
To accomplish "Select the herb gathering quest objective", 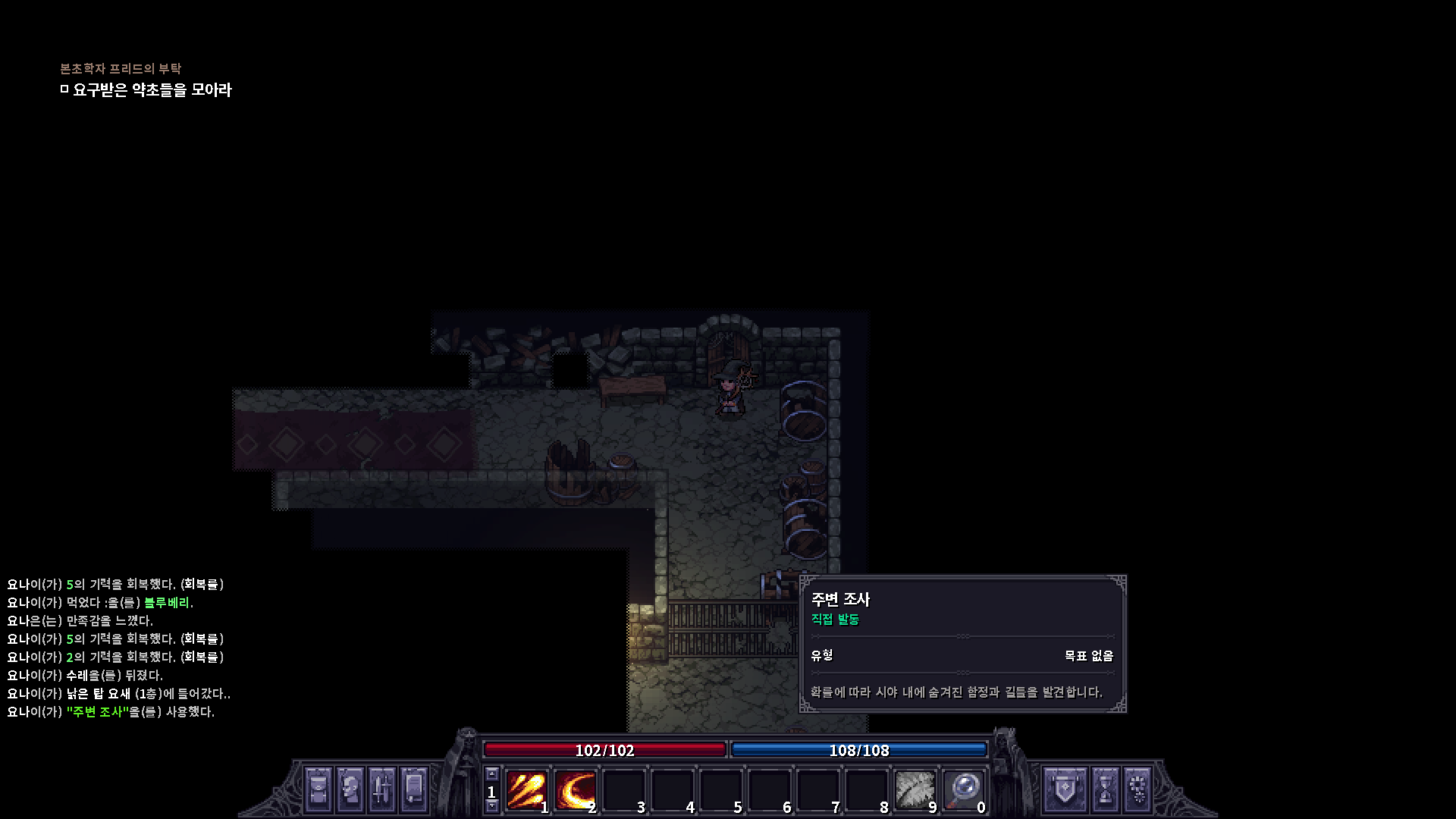I will click(152, 90).
